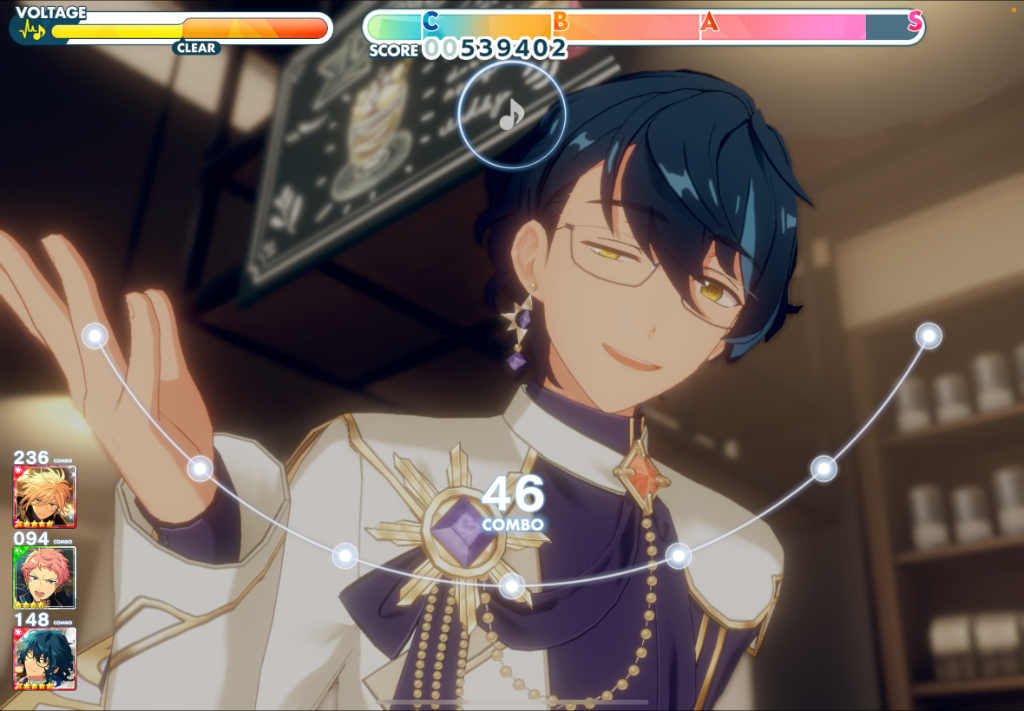This screenshot has width=1024, height=711.
Task: Tap the node at the arc's left end
Action: tap(95, 336)
